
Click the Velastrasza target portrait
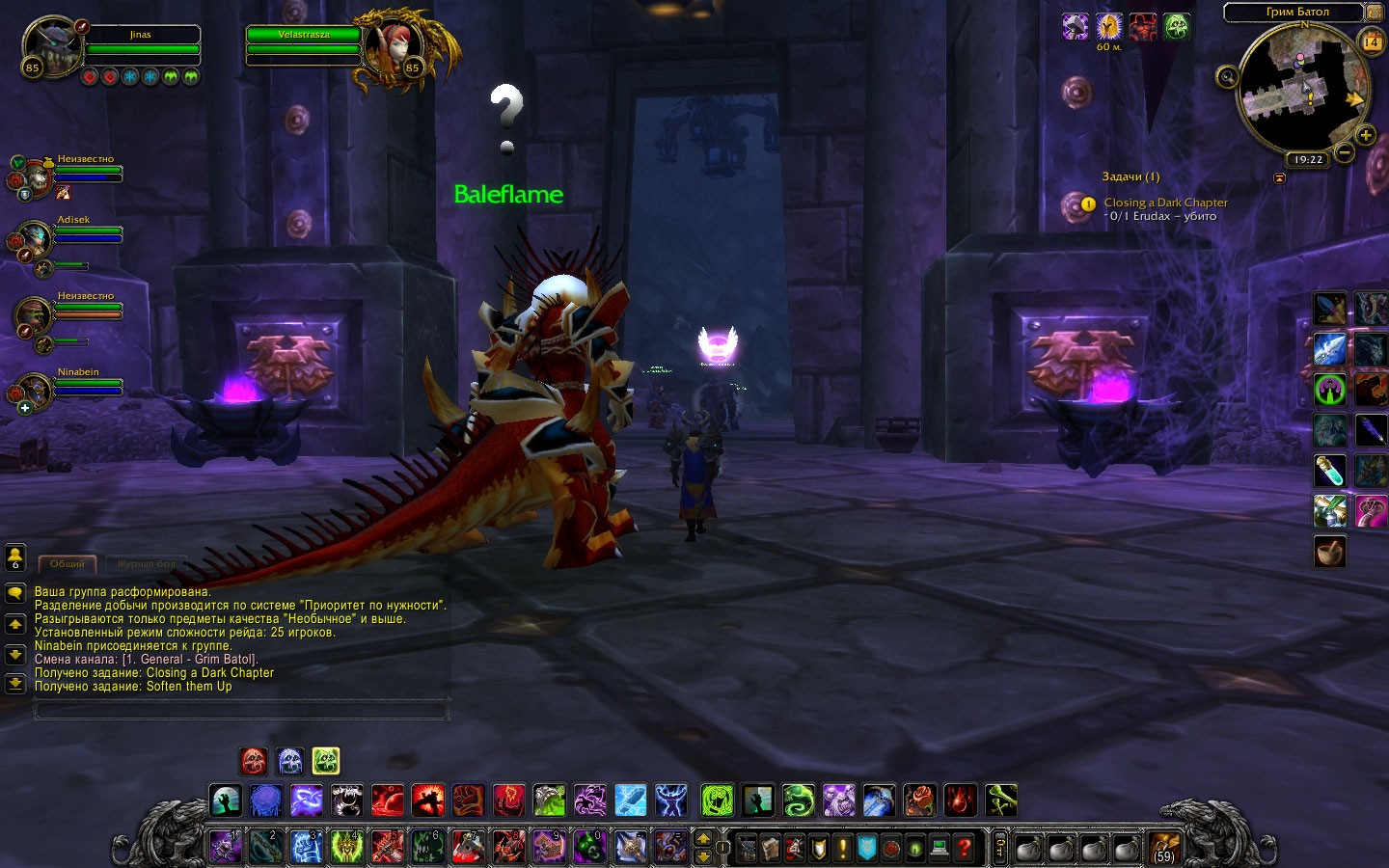tap(394, 46)
